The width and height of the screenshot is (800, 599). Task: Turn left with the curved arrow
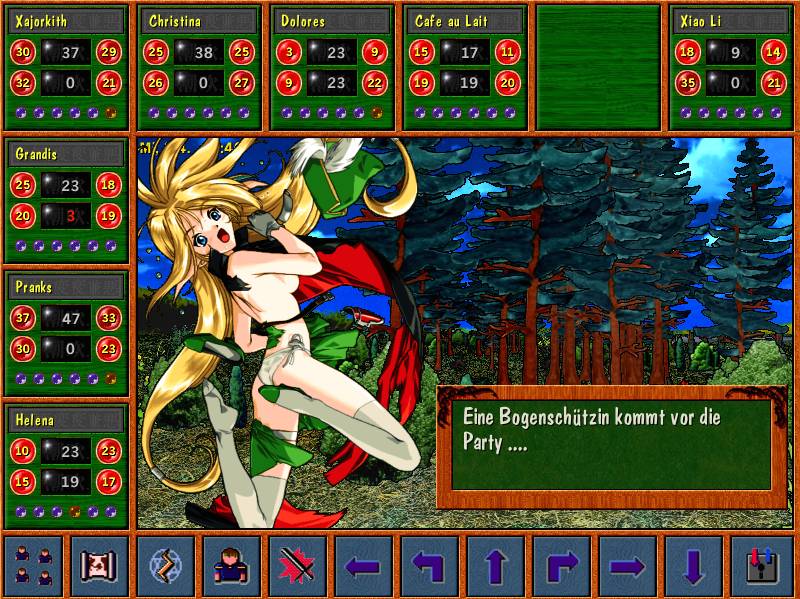[x=429, y=566]
